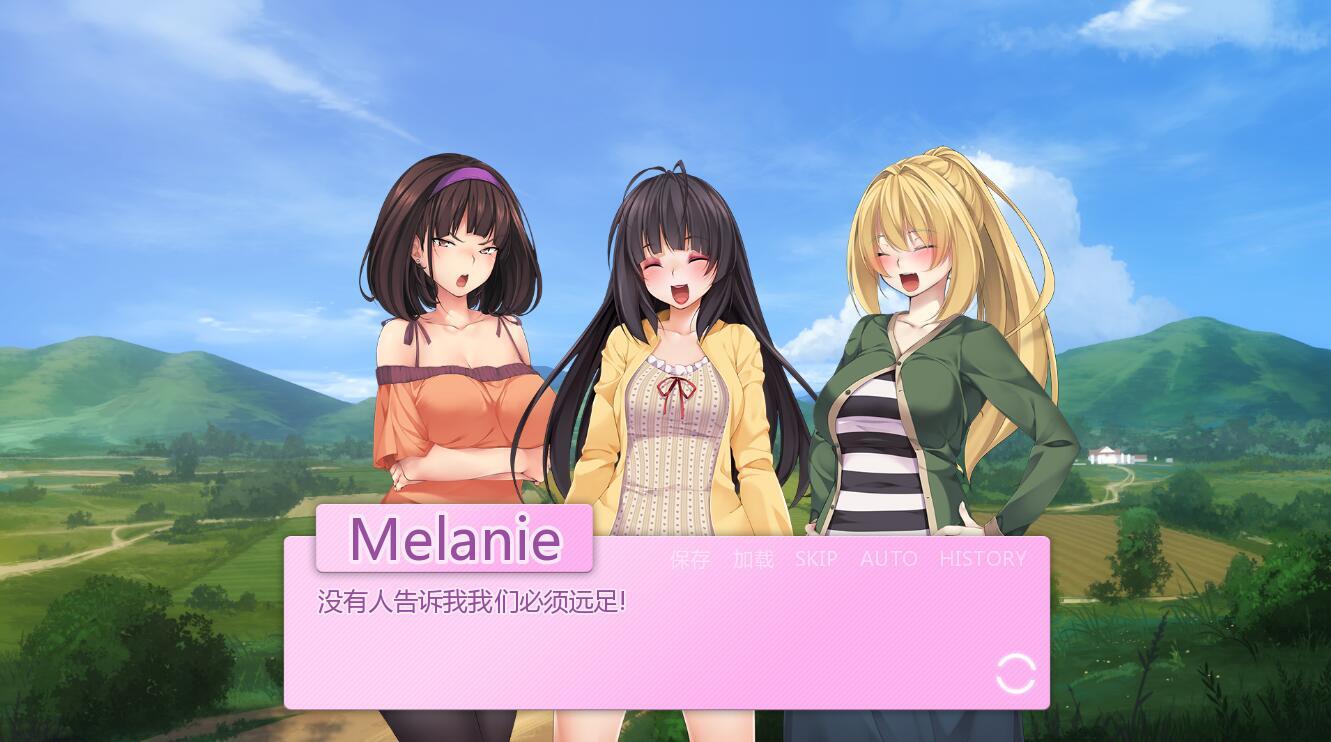Click Melanie's name plate
1331x742 pixels.
coord(454,540)
